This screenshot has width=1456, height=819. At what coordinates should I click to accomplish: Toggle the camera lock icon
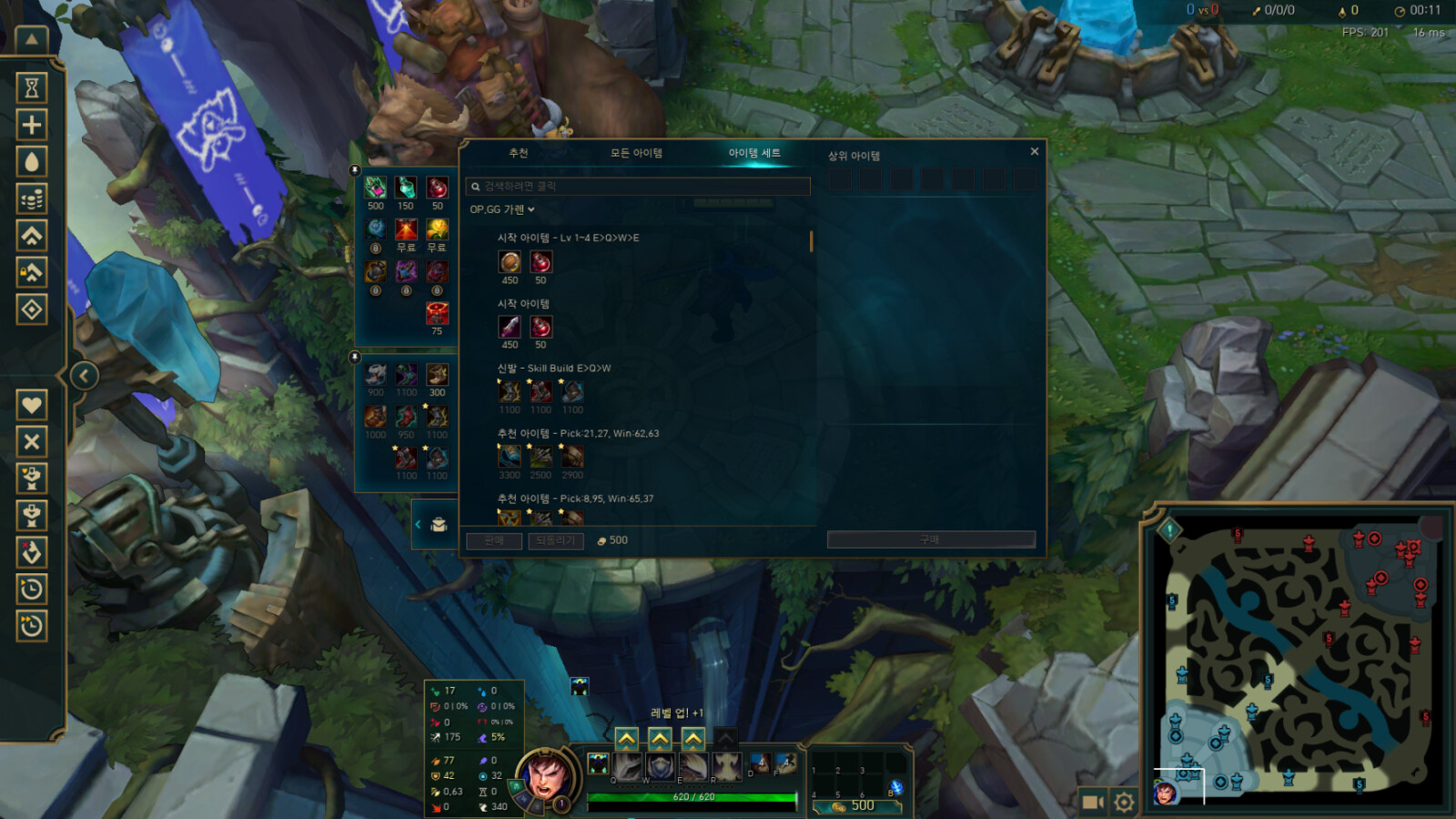point(1092,802)
